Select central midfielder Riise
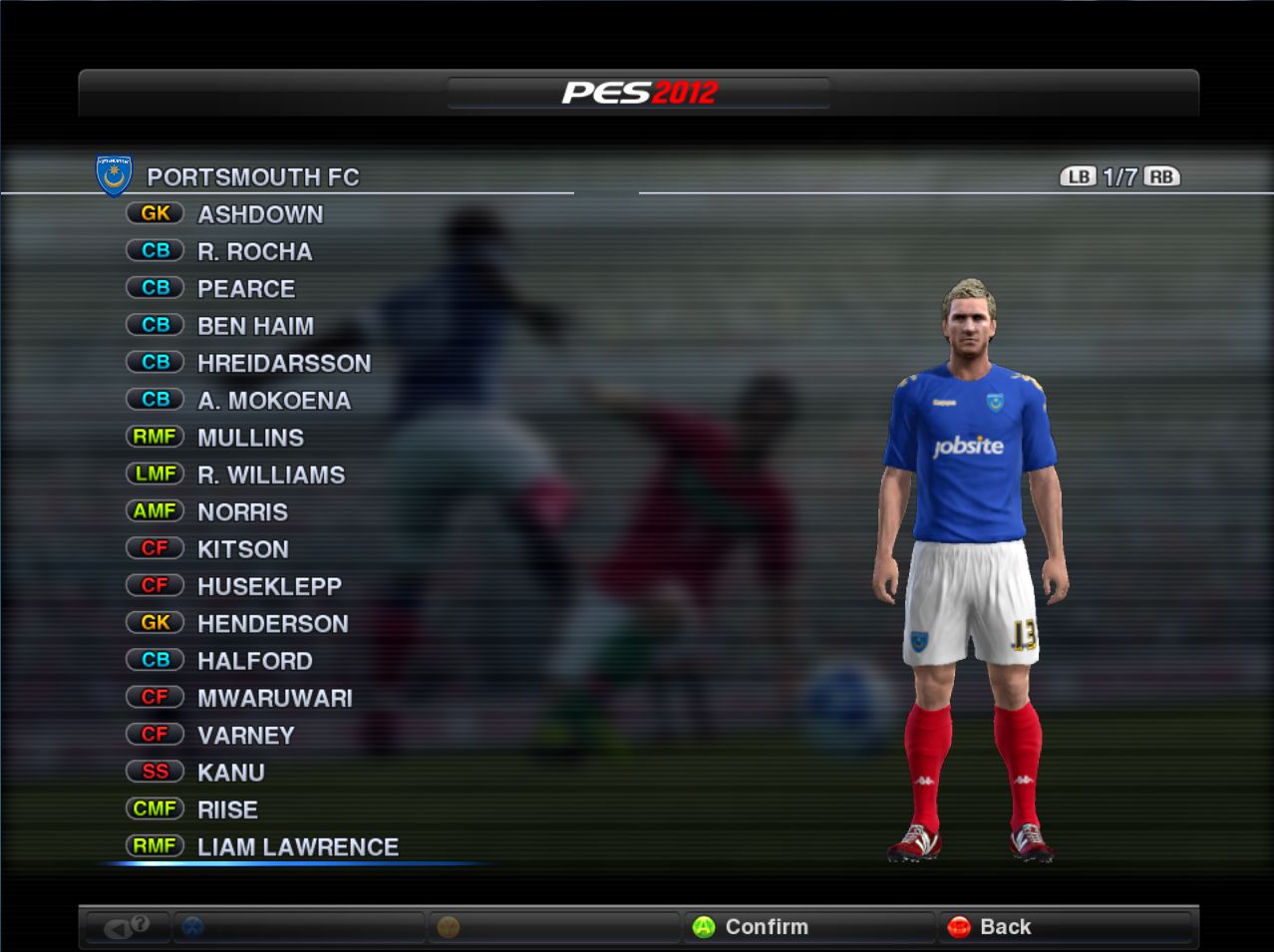 (x=227, y=809)
